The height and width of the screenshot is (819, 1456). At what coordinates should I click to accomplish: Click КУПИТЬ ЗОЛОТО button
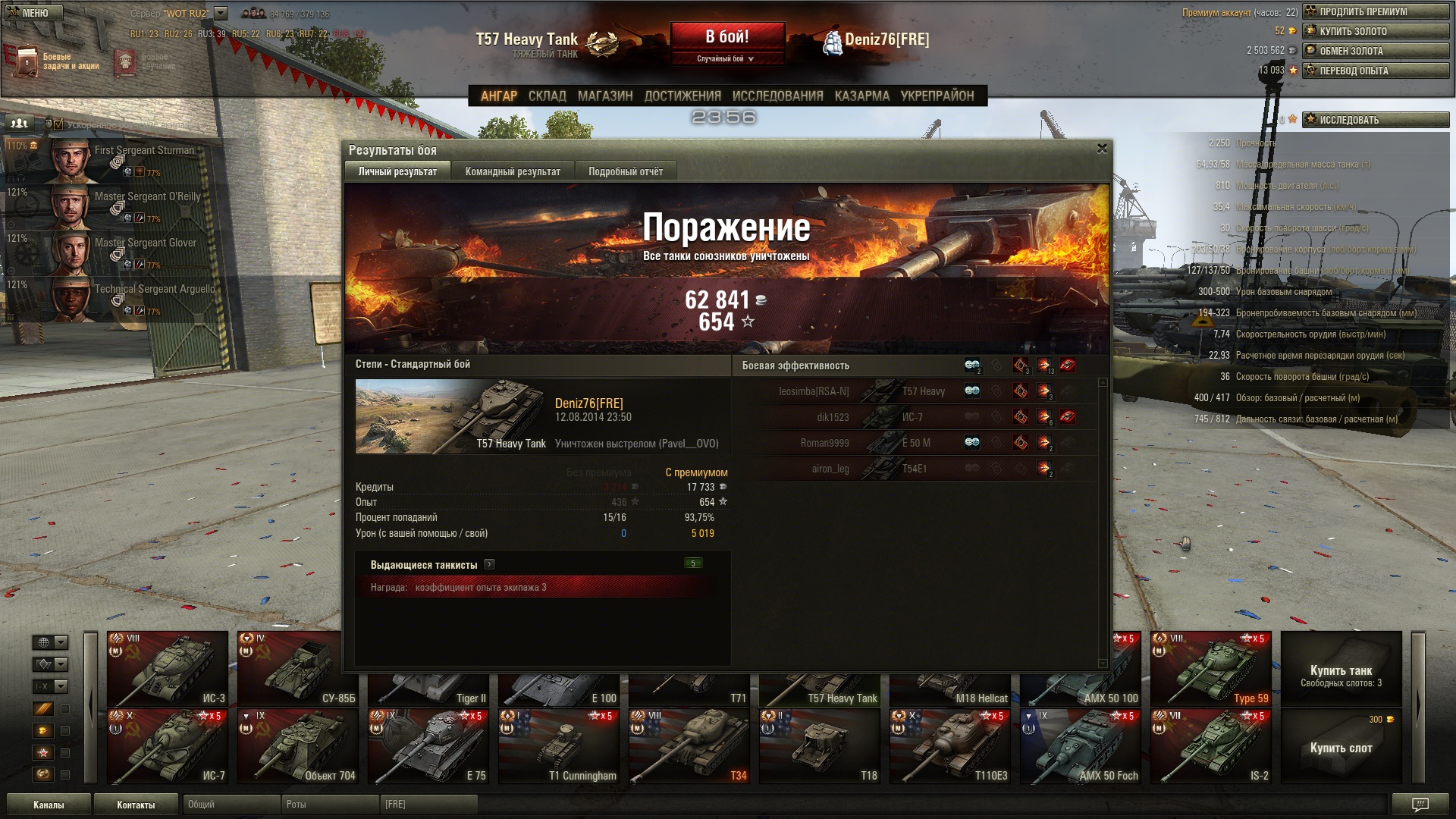(1375, 31)
